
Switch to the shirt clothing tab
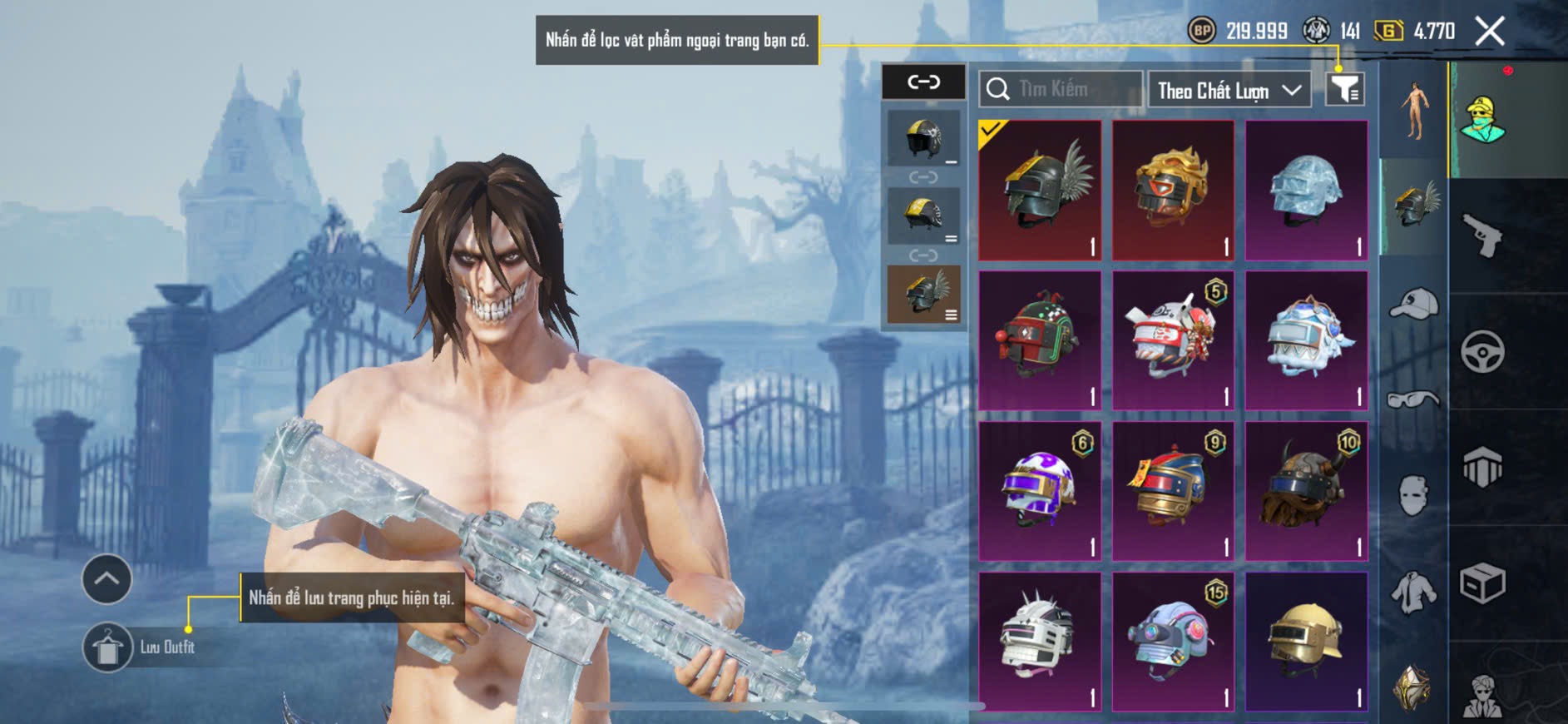pyautogui.click(x=1413, y=593)
